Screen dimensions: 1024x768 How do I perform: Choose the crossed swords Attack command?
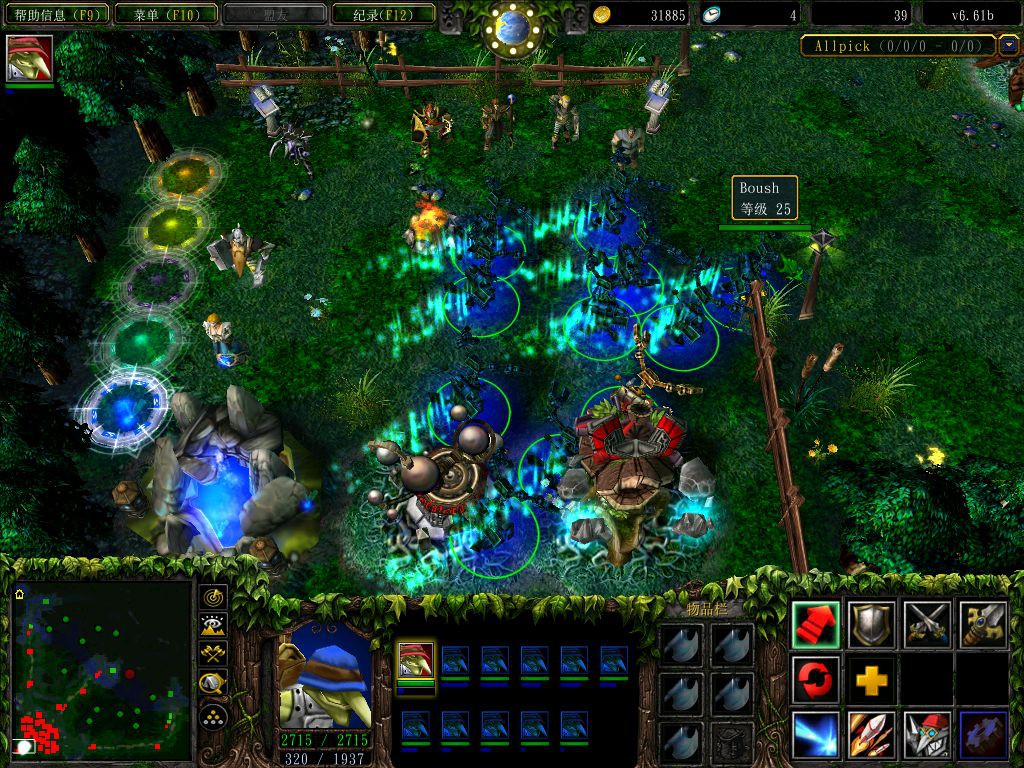927,625
